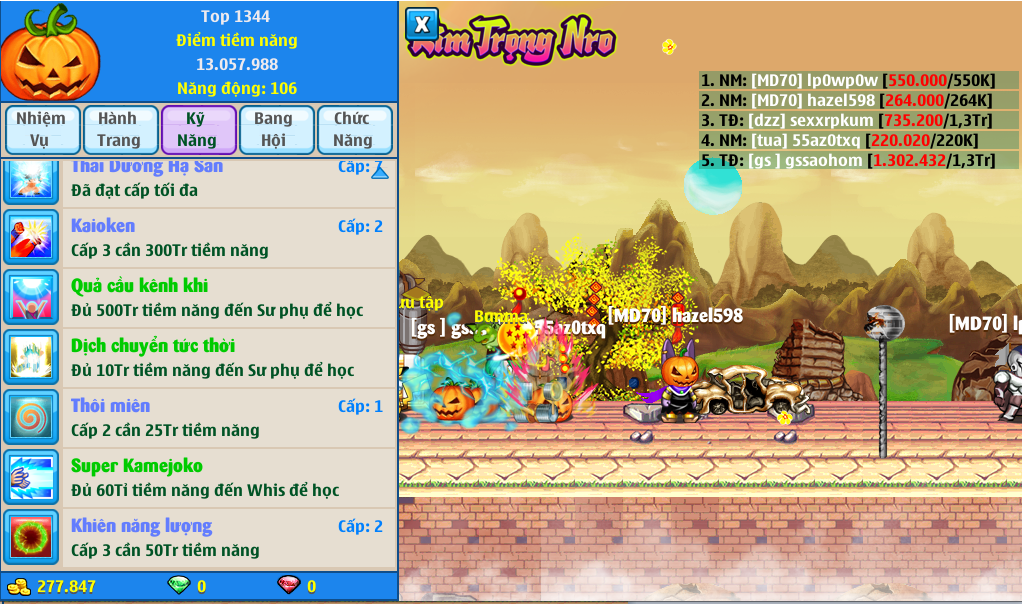Screen dimensions: 1022x604
Task: Pick the Dịch chuyển tức thời skill
Action: pos(200,358)
